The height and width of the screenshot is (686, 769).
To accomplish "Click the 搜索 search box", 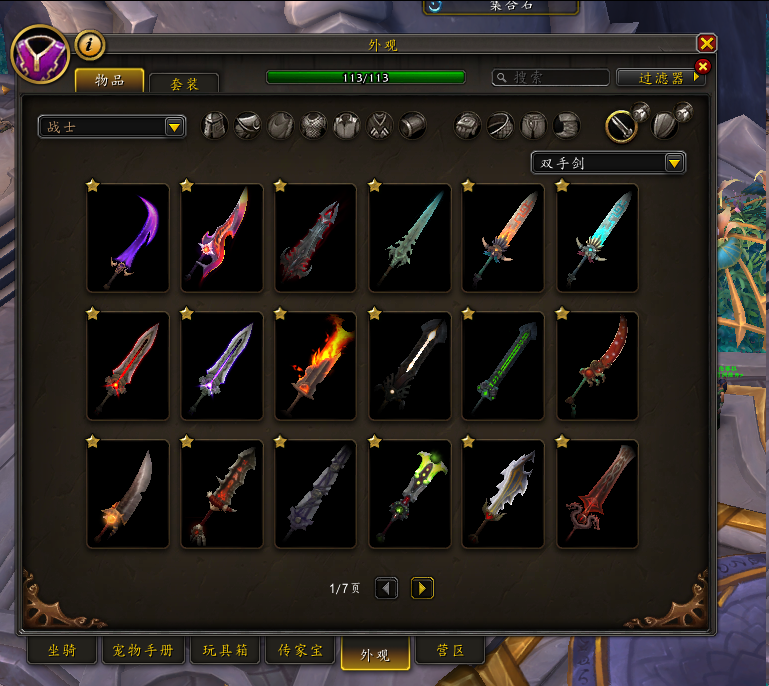I will click(551, 77).
